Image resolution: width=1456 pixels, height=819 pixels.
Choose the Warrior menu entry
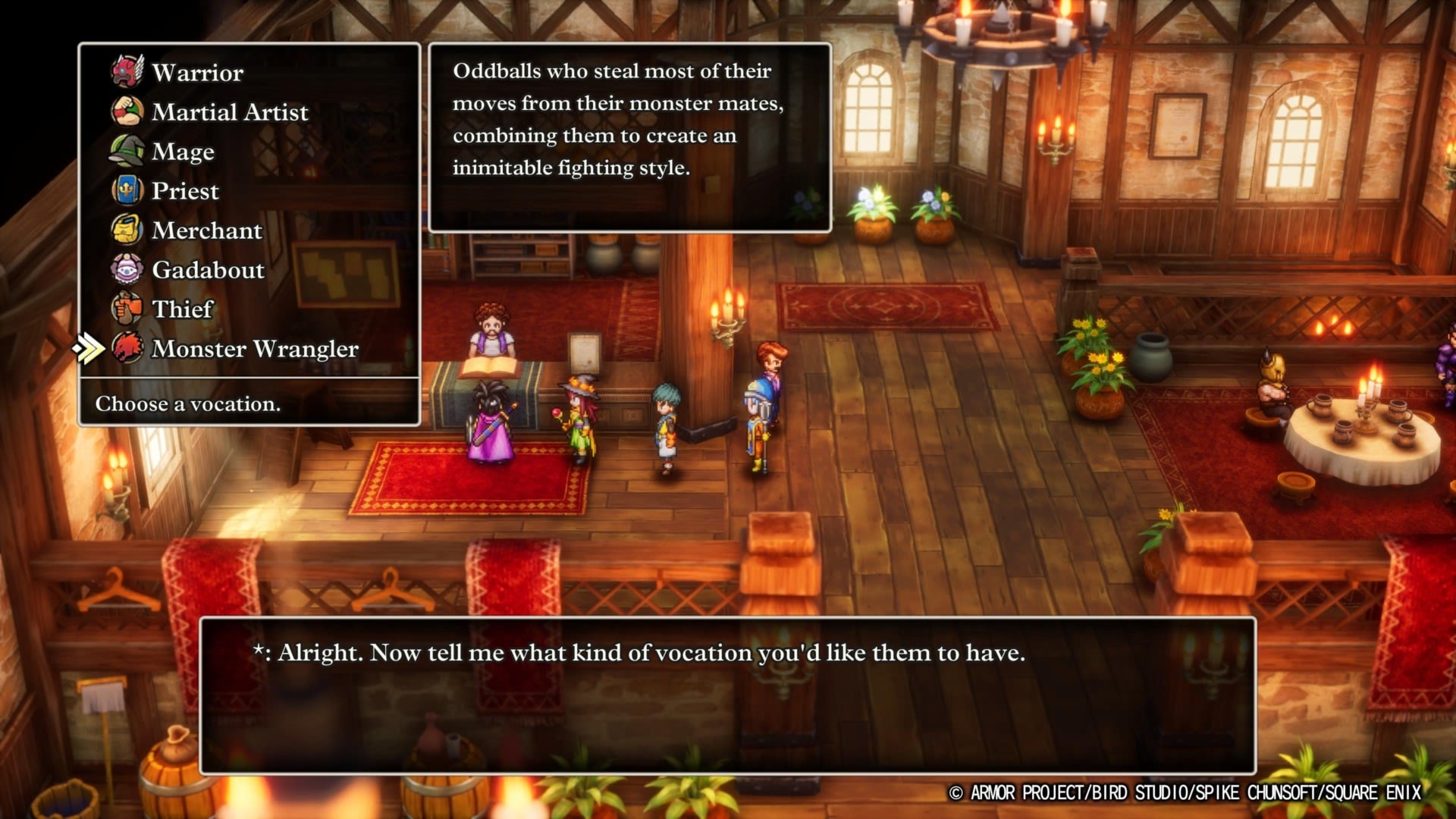196,72
